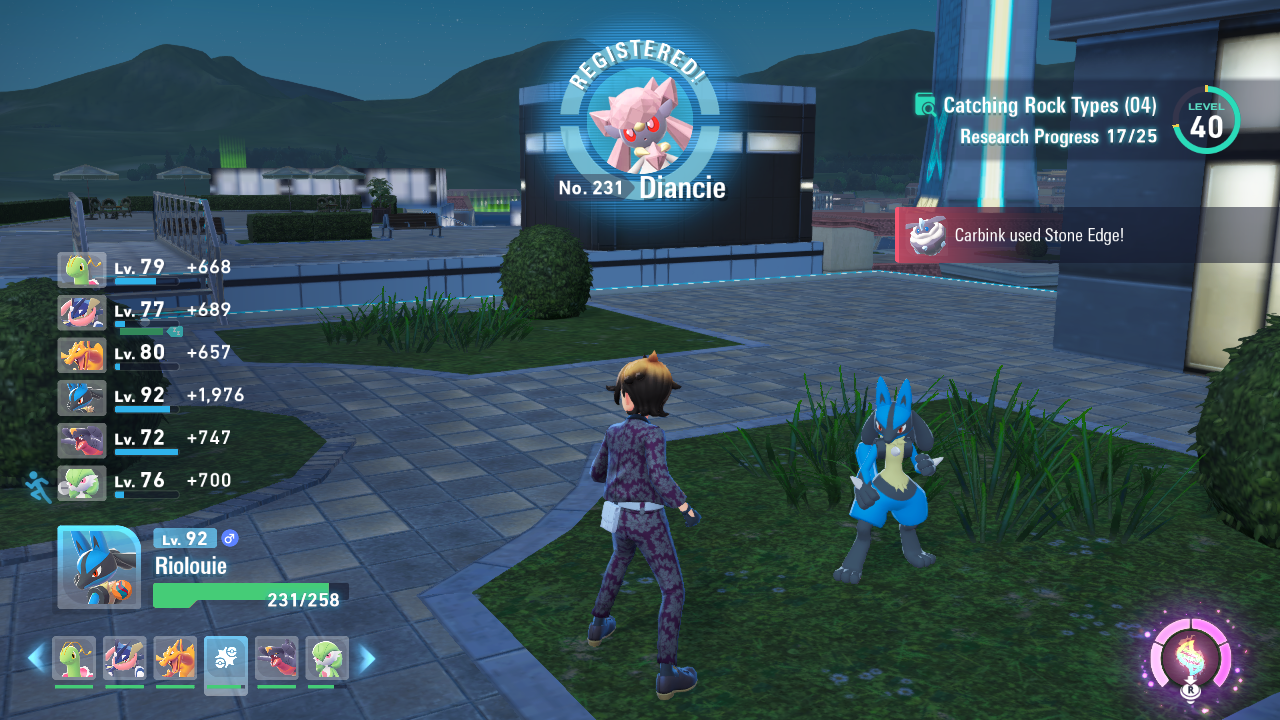Switch to Gardevoir in the party bar
This screenshot has width=1280, height=720.
327,658
